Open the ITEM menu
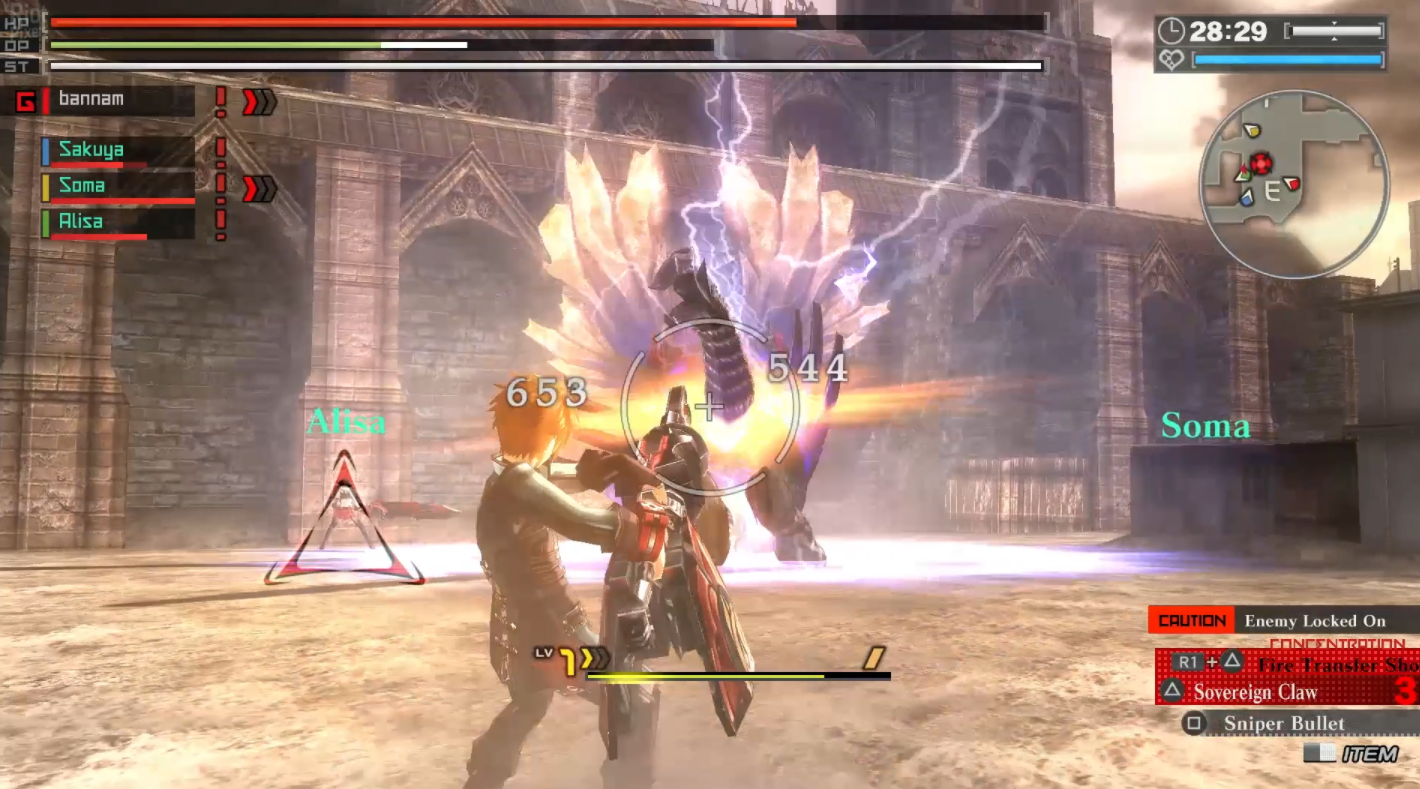 1352,754
